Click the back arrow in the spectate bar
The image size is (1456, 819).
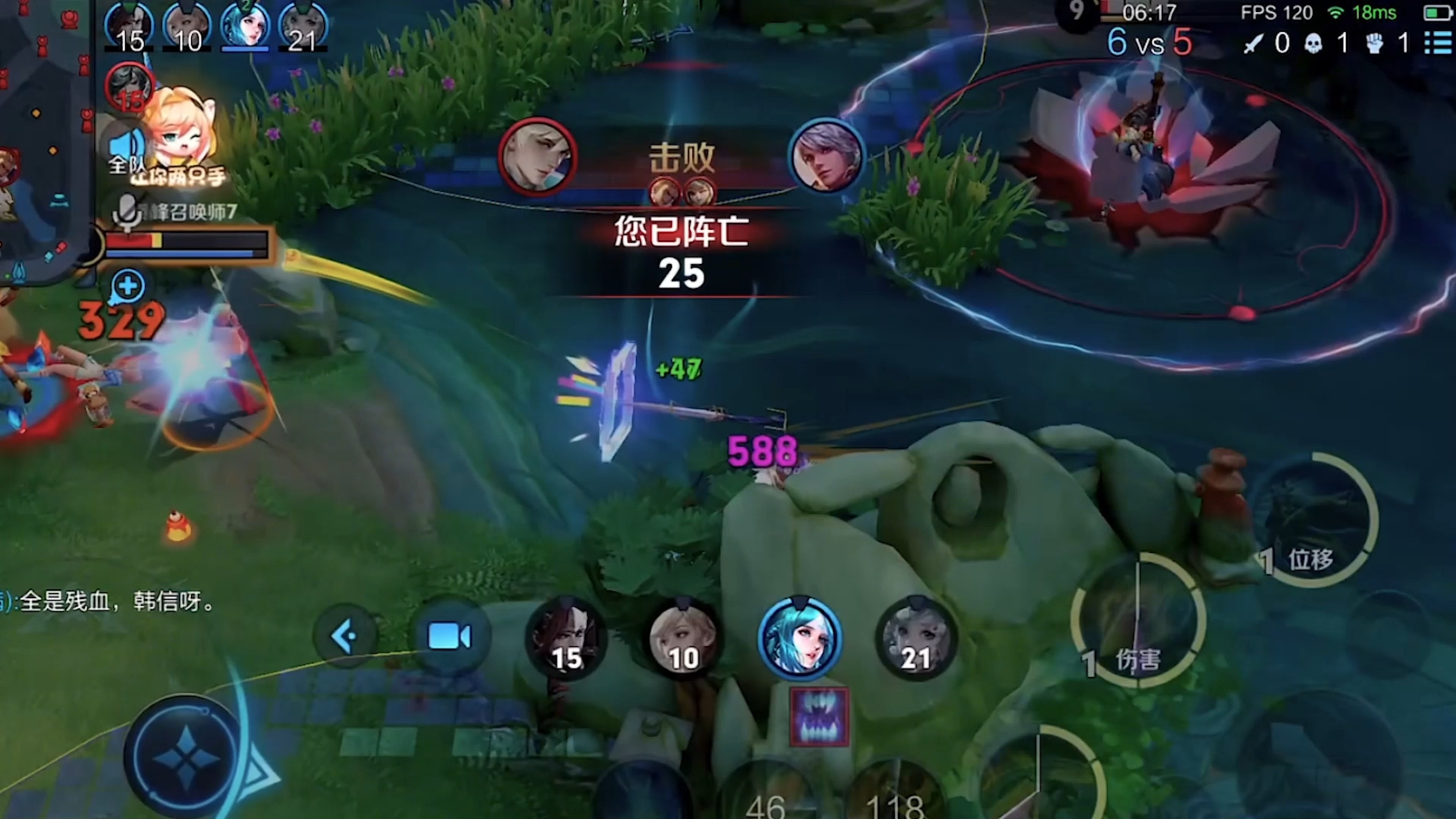pyautogui.click(x=345, y=636)
